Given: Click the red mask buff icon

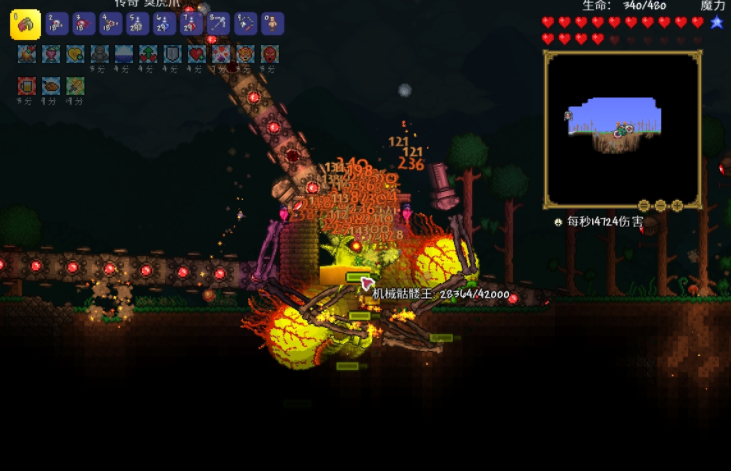Looking at the screenshot, I should coord(269,54).
